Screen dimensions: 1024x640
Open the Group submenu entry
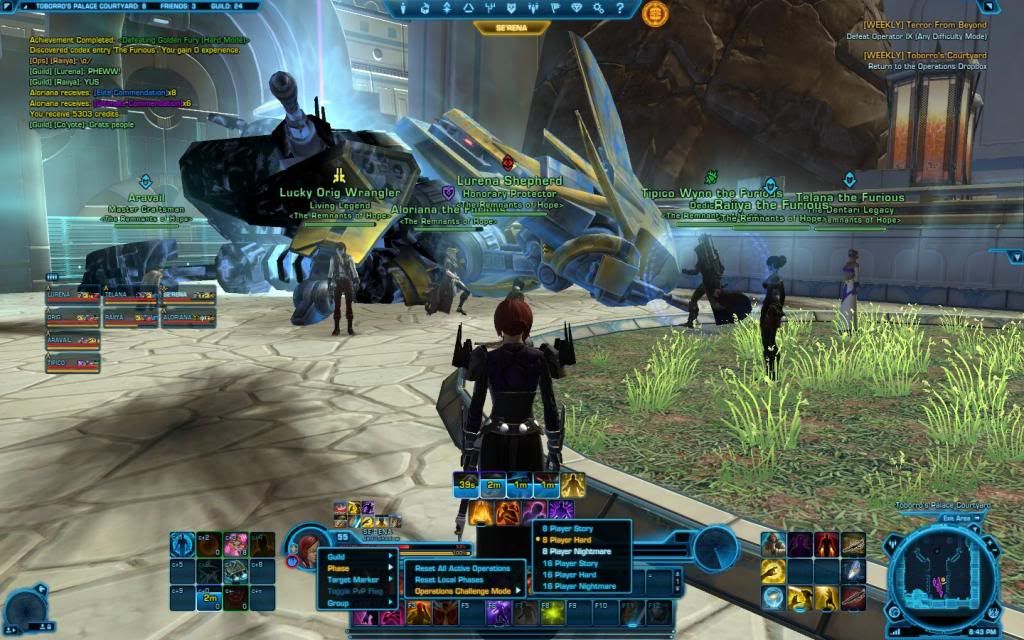[340, 603]
